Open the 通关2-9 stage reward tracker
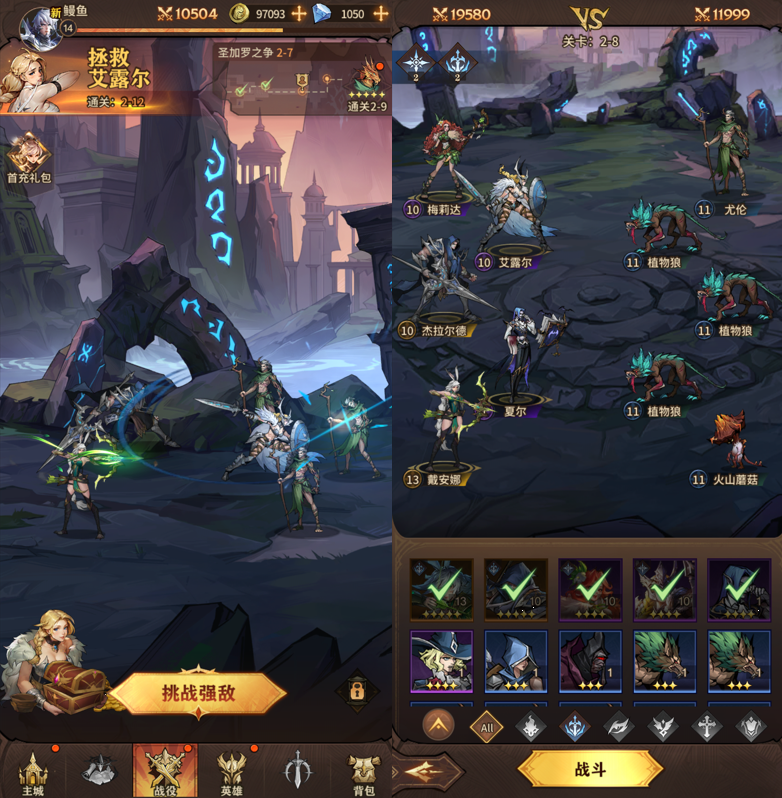 [365, 83]
